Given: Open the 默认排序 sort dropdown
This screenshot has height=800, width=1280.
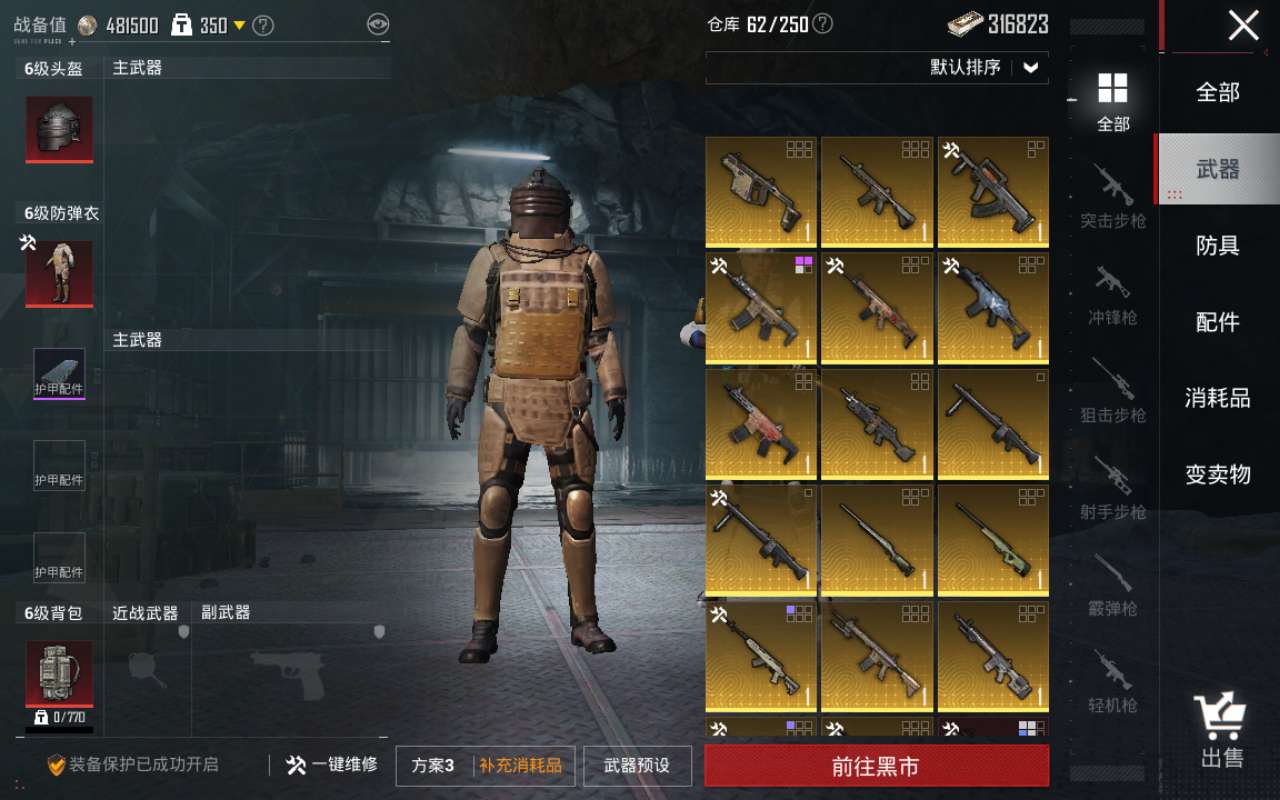Looking at the screenshot, I should [x=985, y=68].
